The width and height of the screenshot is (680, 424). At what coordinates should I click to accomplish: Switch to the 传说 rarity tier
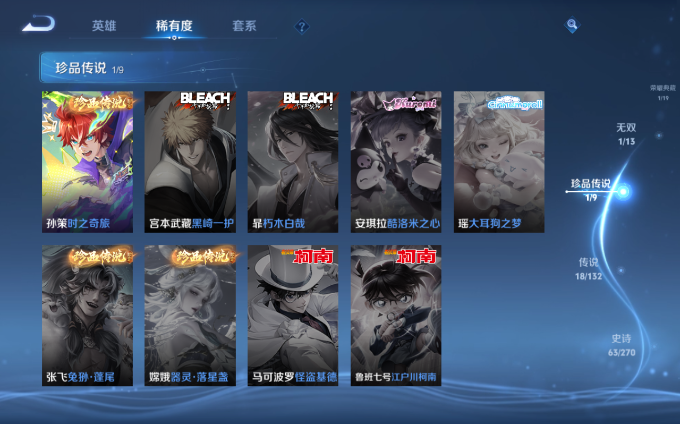[x=589, y=267]
